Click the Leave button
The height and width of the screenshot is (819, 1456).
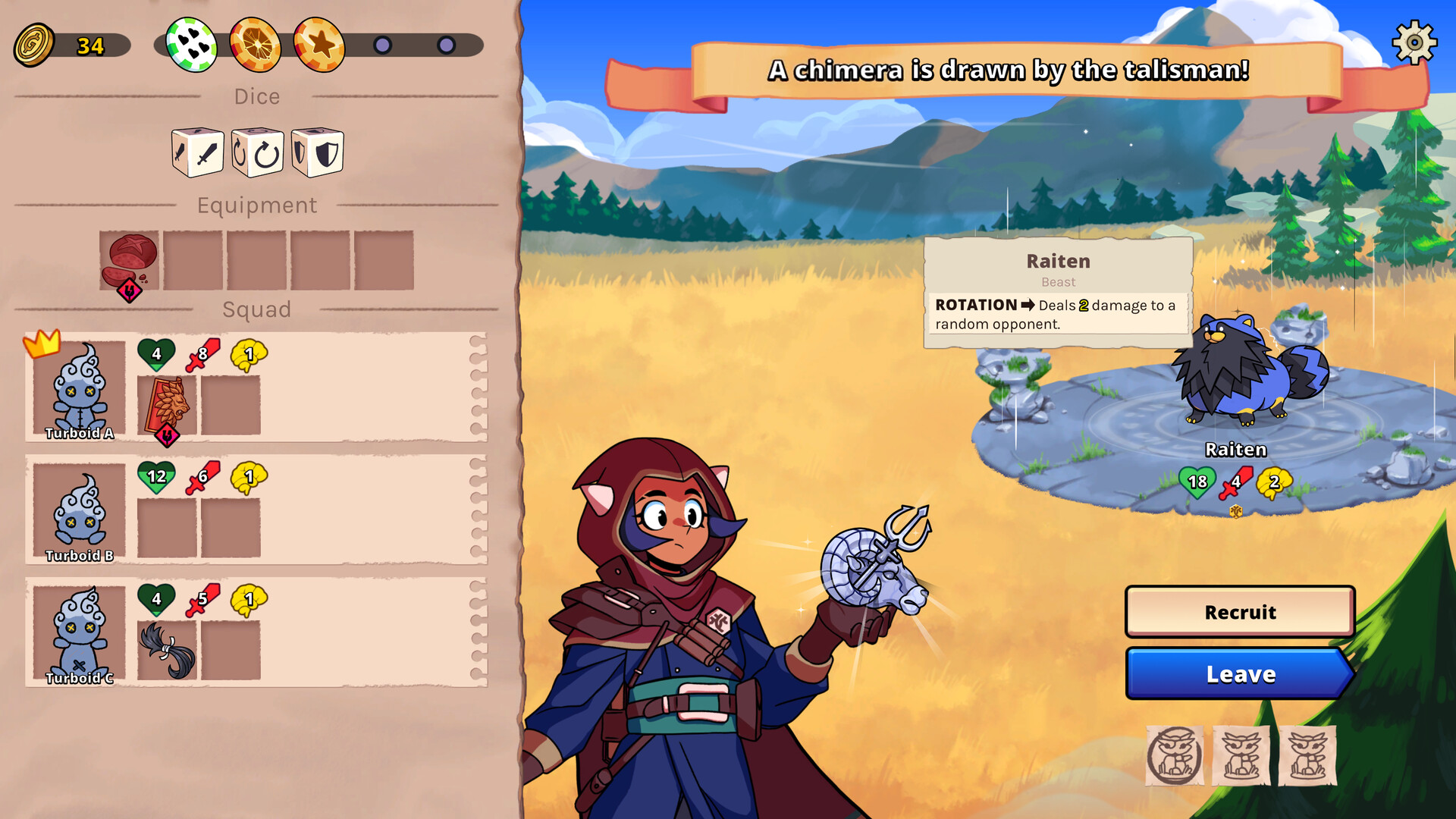pos(1241,674)
